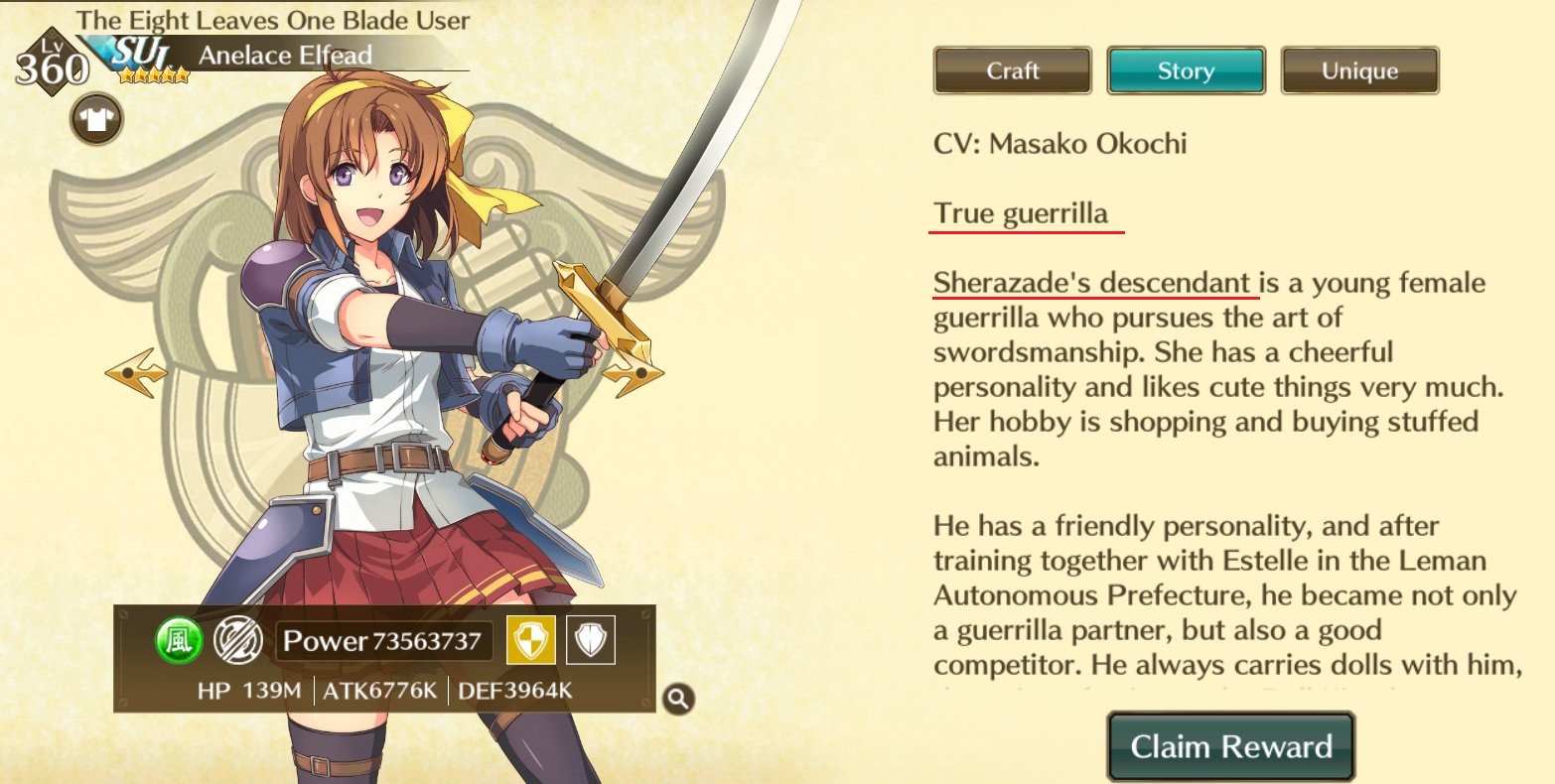Open the costume shirt icon
Image resolution: width=1555 pixels, height=784 pixels.
(96, 120)
